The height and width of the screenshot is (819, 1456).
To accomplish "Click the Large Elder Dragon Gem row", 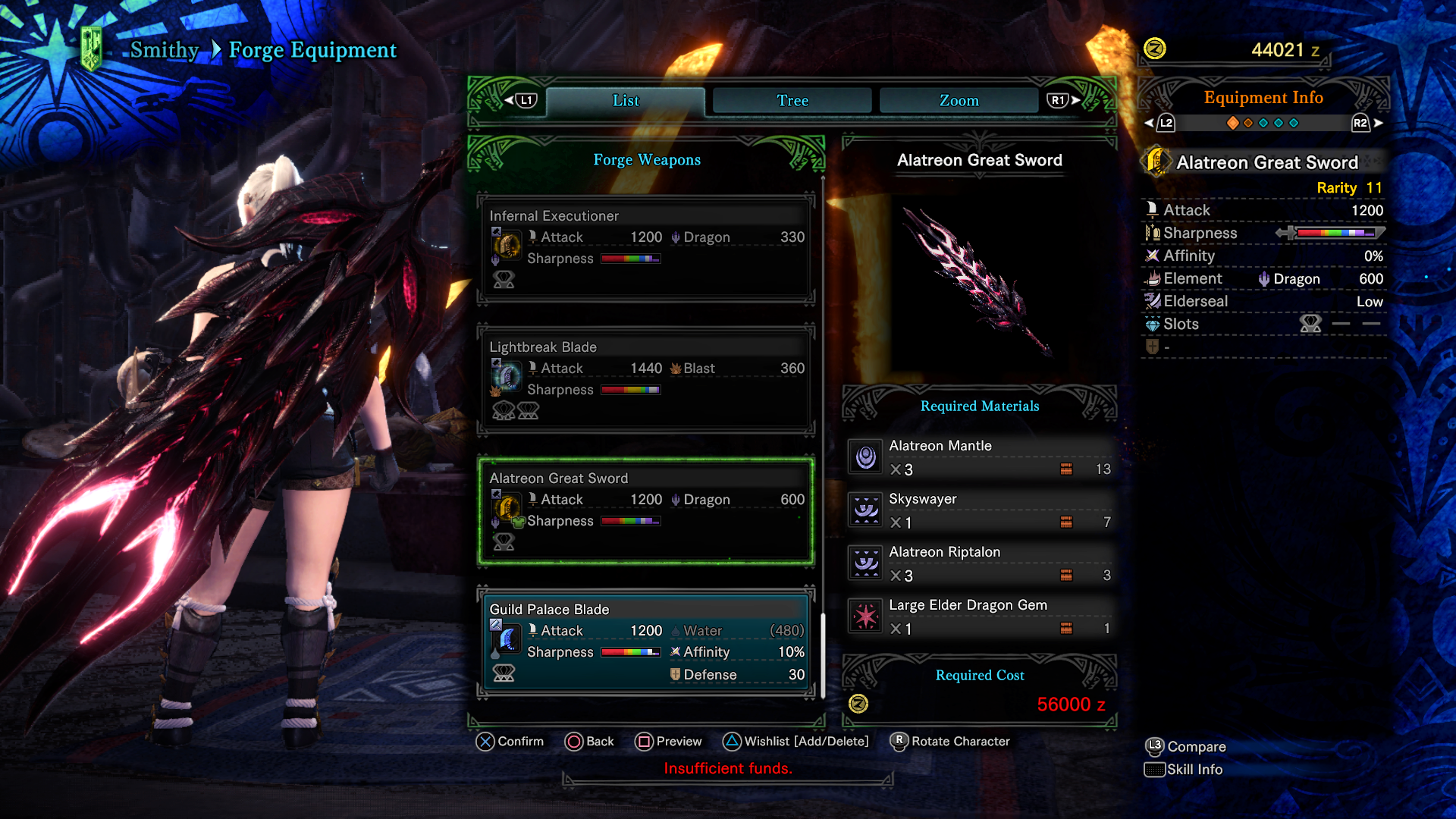I will point(980,617).
